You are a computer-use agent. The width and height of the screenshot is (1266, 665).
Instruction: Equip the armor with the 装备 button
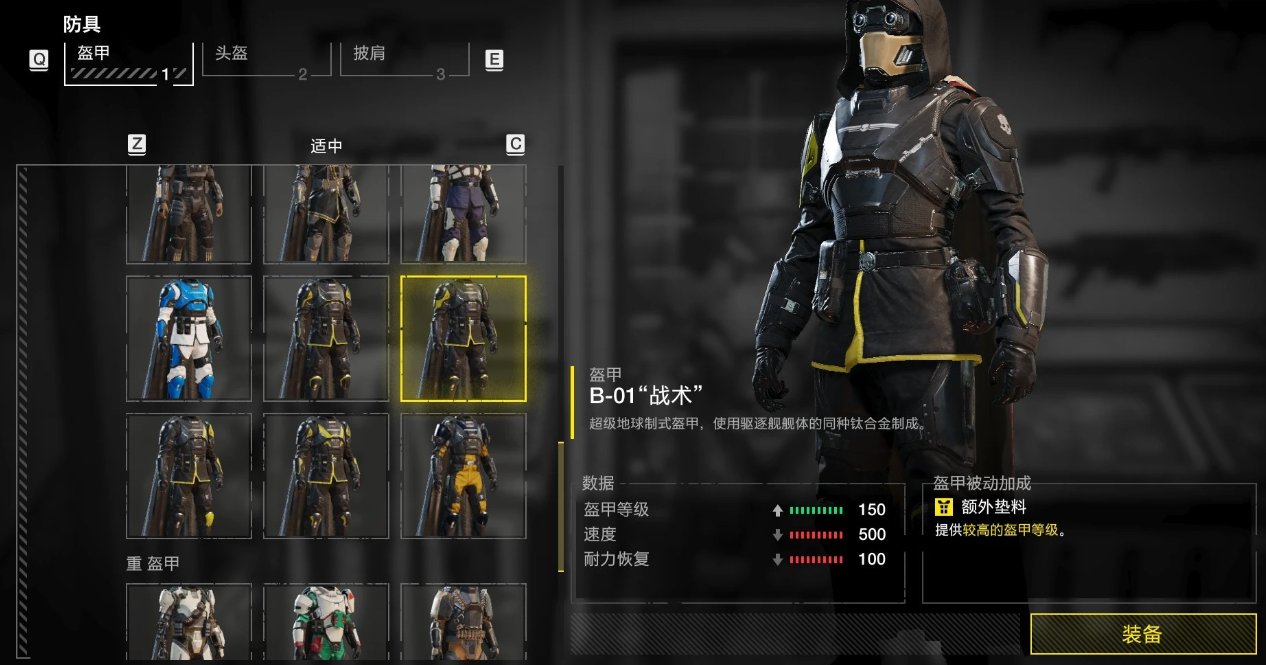click(x=1143, y=634)
